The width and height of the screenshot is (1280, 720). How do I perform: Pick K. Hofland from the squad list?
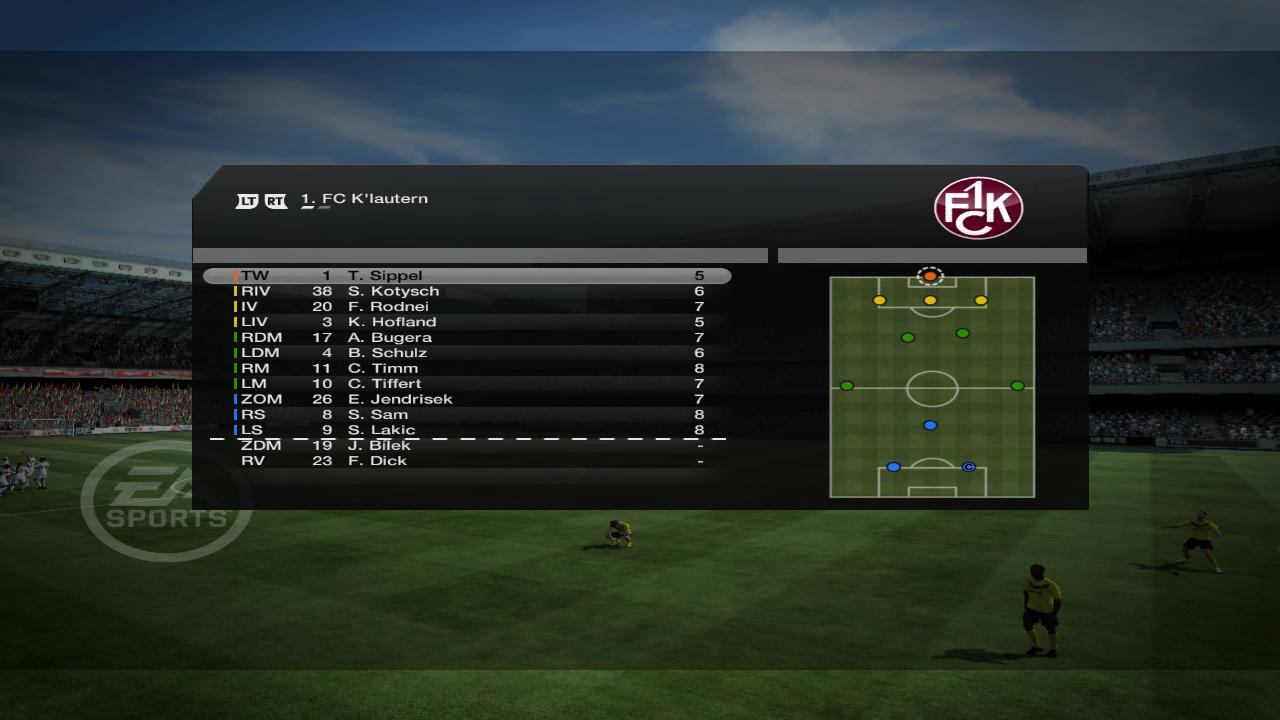pos(467,322)
